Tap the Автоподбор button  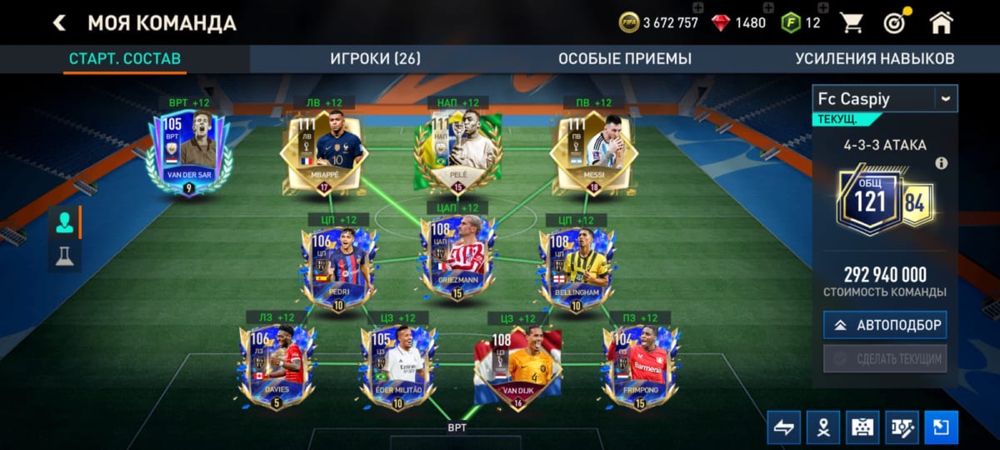[x=885, y=325]
